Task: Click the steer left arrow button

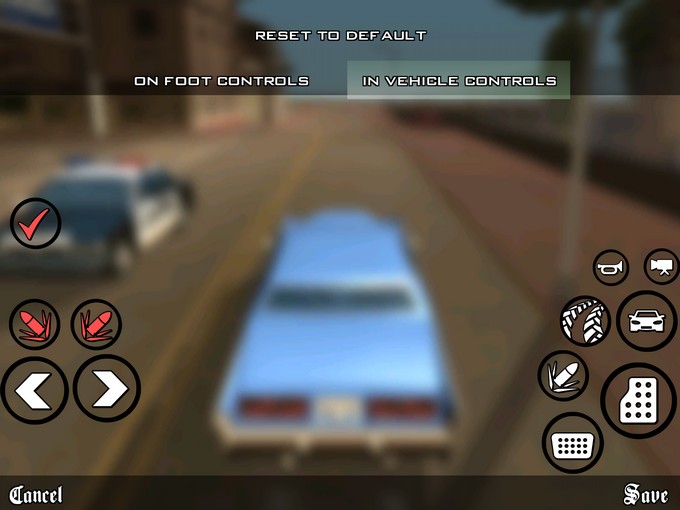Action: pos(34,390)
